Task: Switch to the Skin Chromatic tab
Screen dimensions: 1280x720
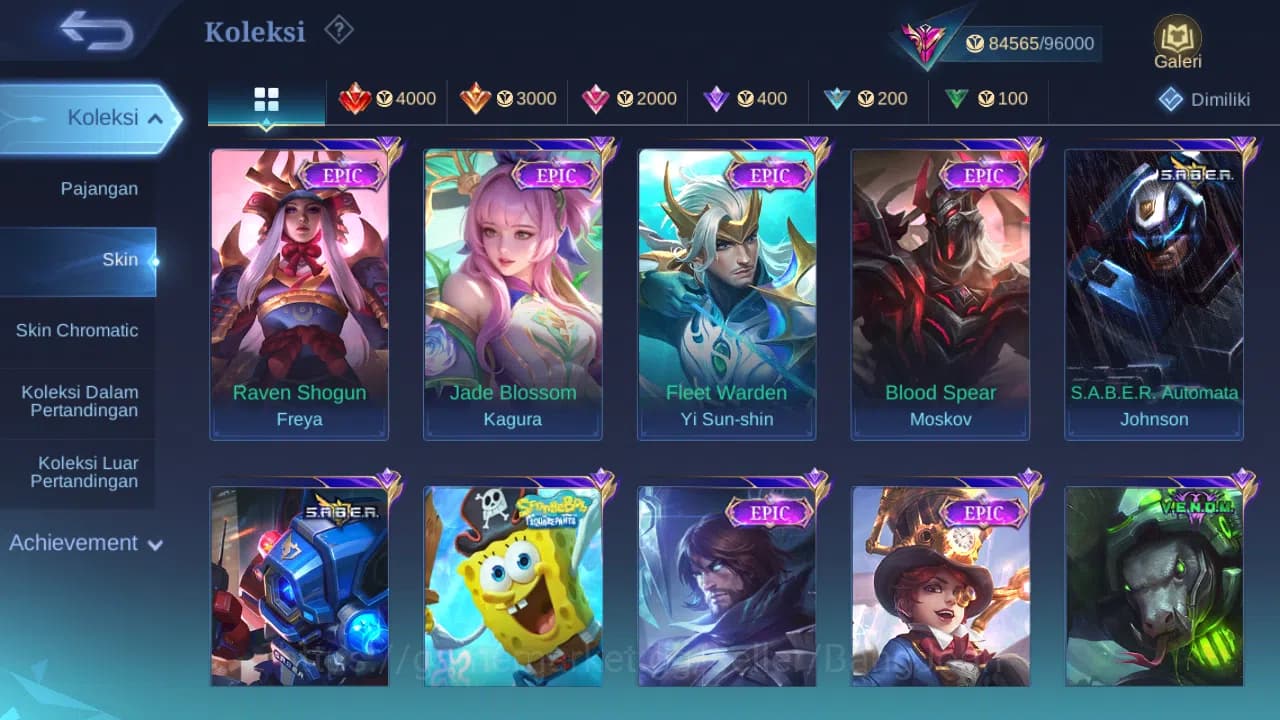Action: (78, 330)
